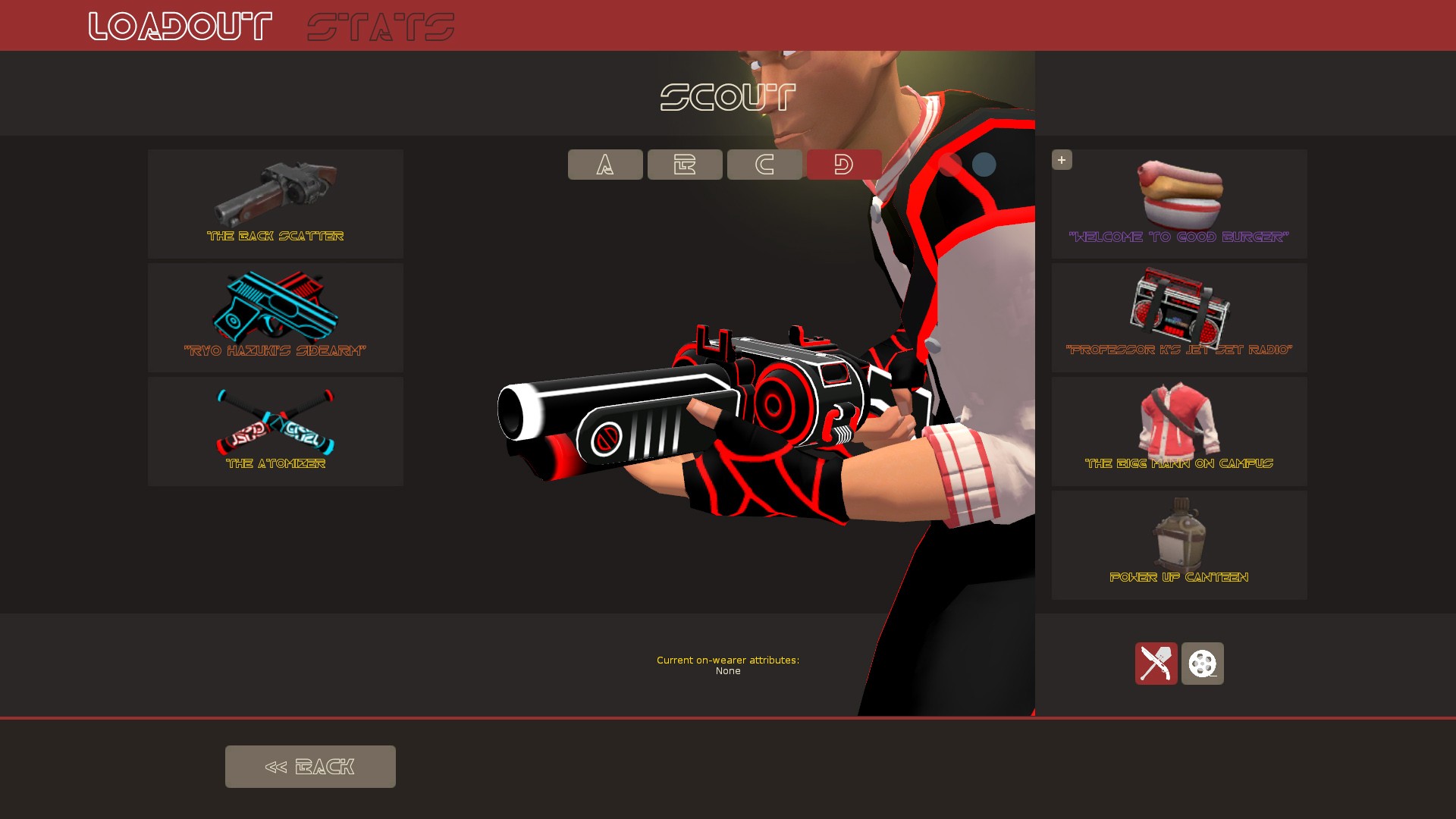The width and height of the screenshot is (1456, 819).
Task: Pick the blue team color circle
Action: click(x=984, y=165)
